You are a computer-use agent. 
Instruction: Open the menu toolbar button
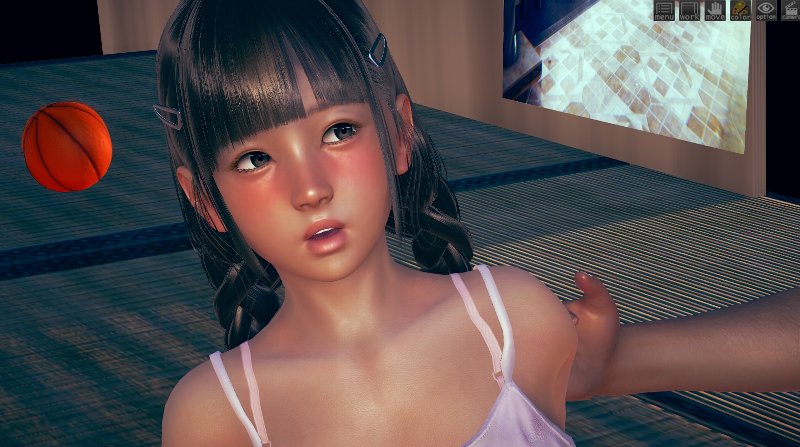coord(664,11)
